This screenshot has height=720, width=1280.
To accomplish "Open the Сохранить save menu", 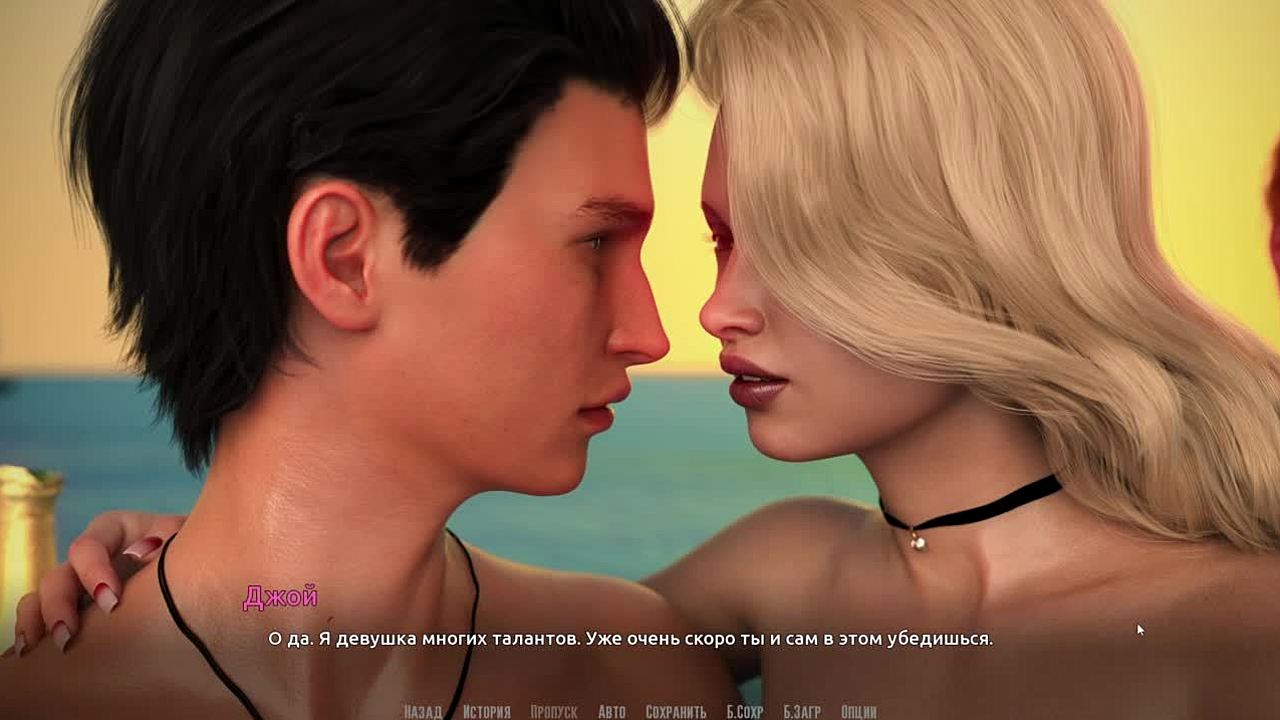I will coord(675,712).
